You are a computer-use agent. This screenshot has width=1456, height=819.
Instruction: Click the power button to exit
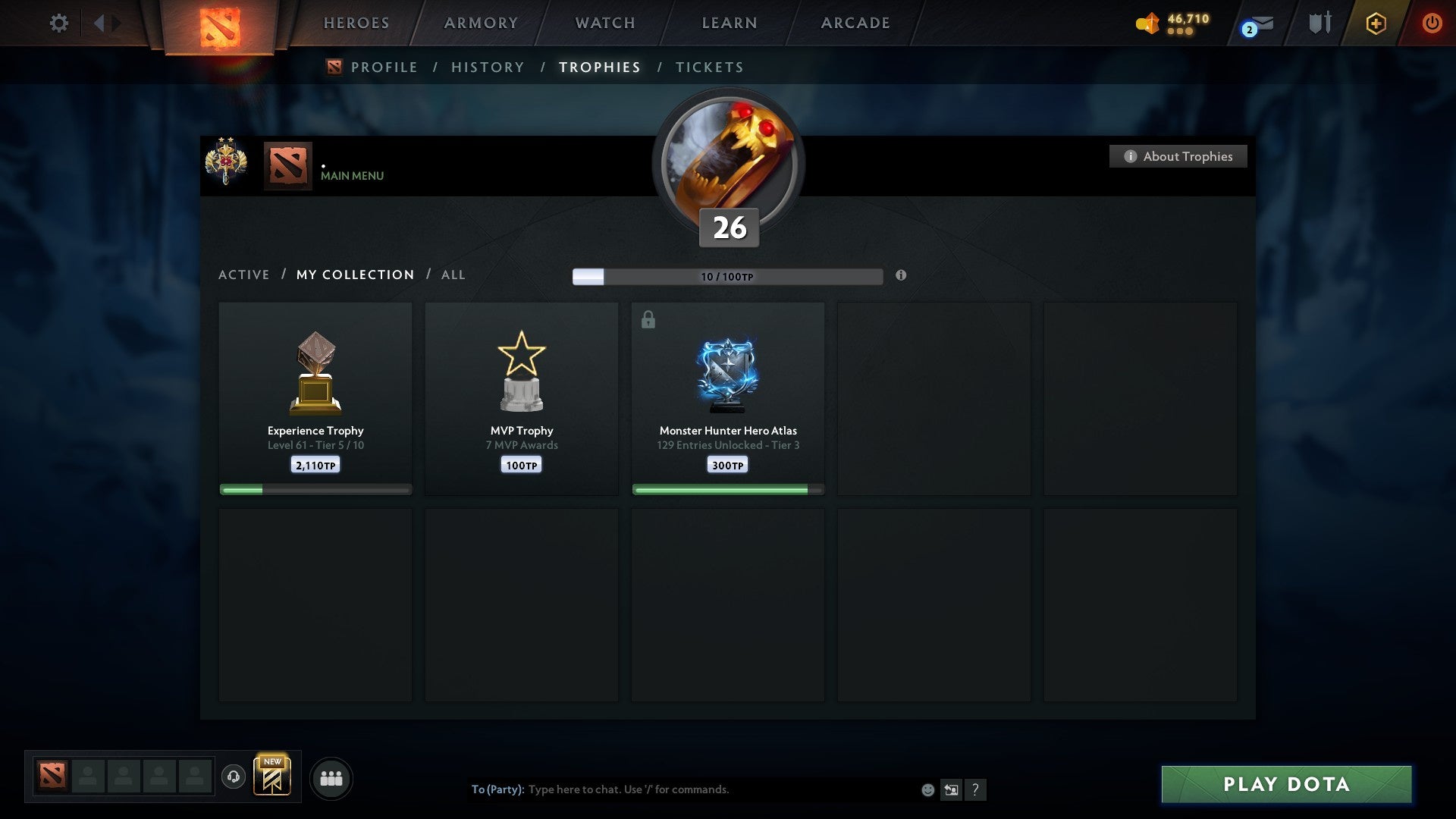pos(1432,23)
